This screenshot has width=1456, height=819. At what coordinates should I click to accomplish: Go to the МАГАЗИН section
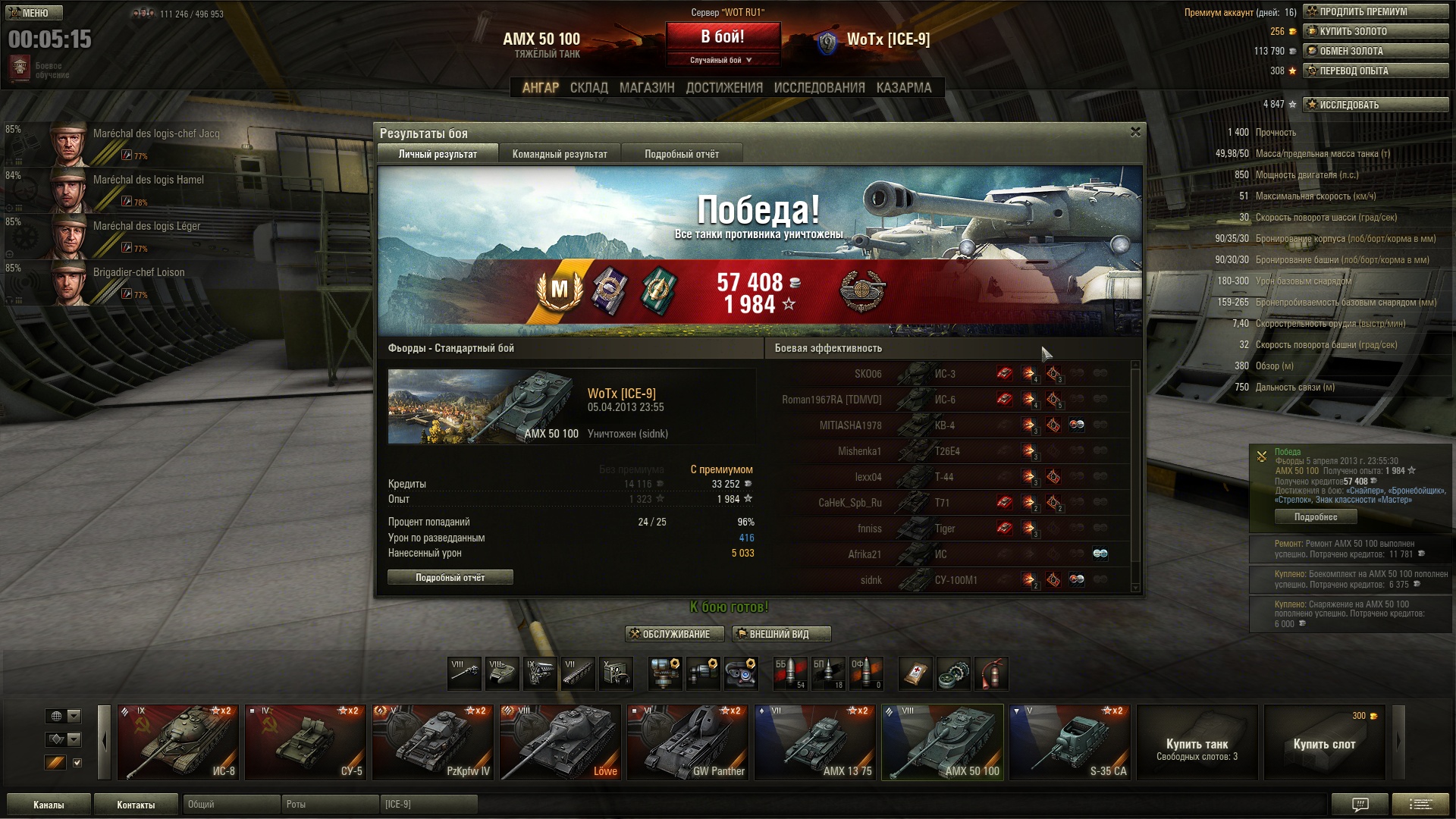(646, 88)
